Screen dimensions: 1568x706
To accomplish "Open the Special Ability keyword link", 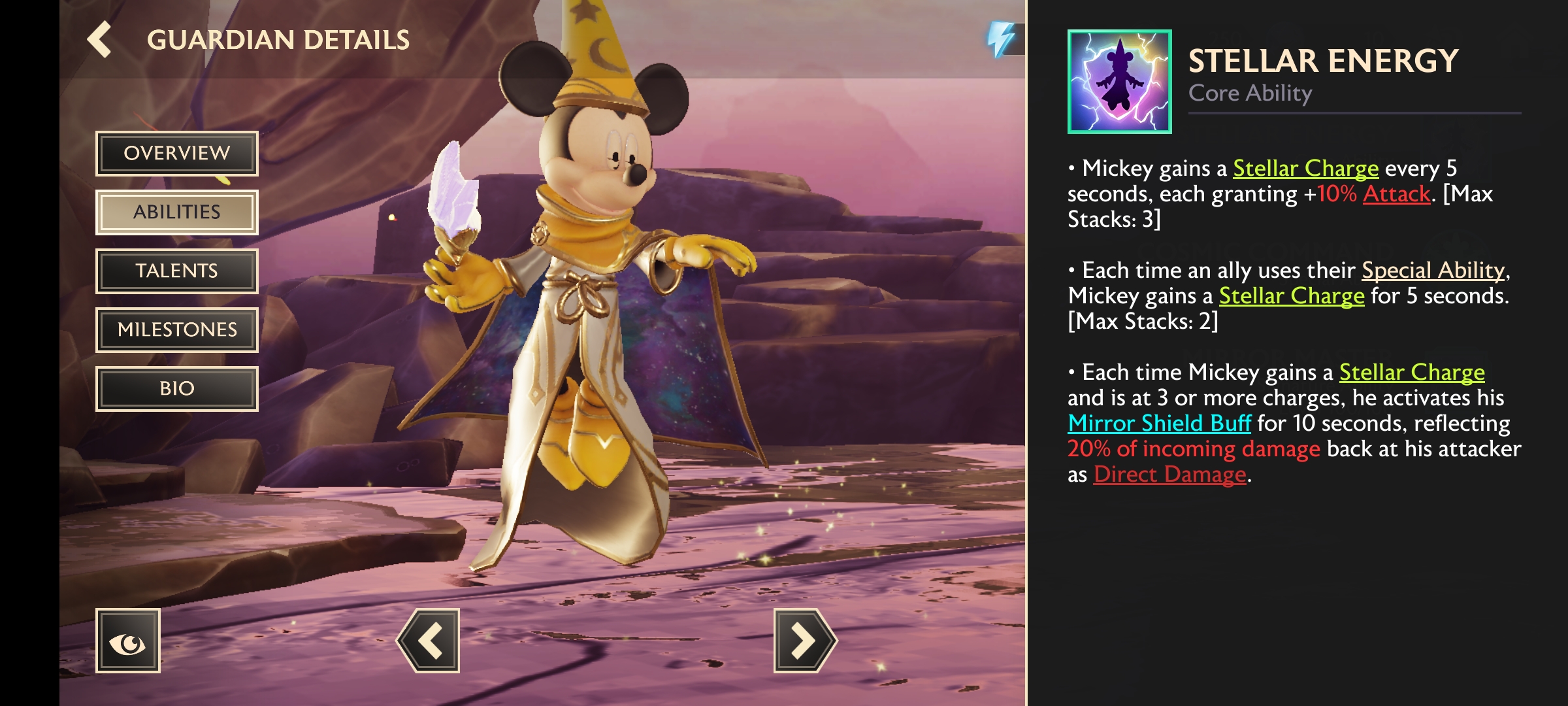I will 1433,270.
